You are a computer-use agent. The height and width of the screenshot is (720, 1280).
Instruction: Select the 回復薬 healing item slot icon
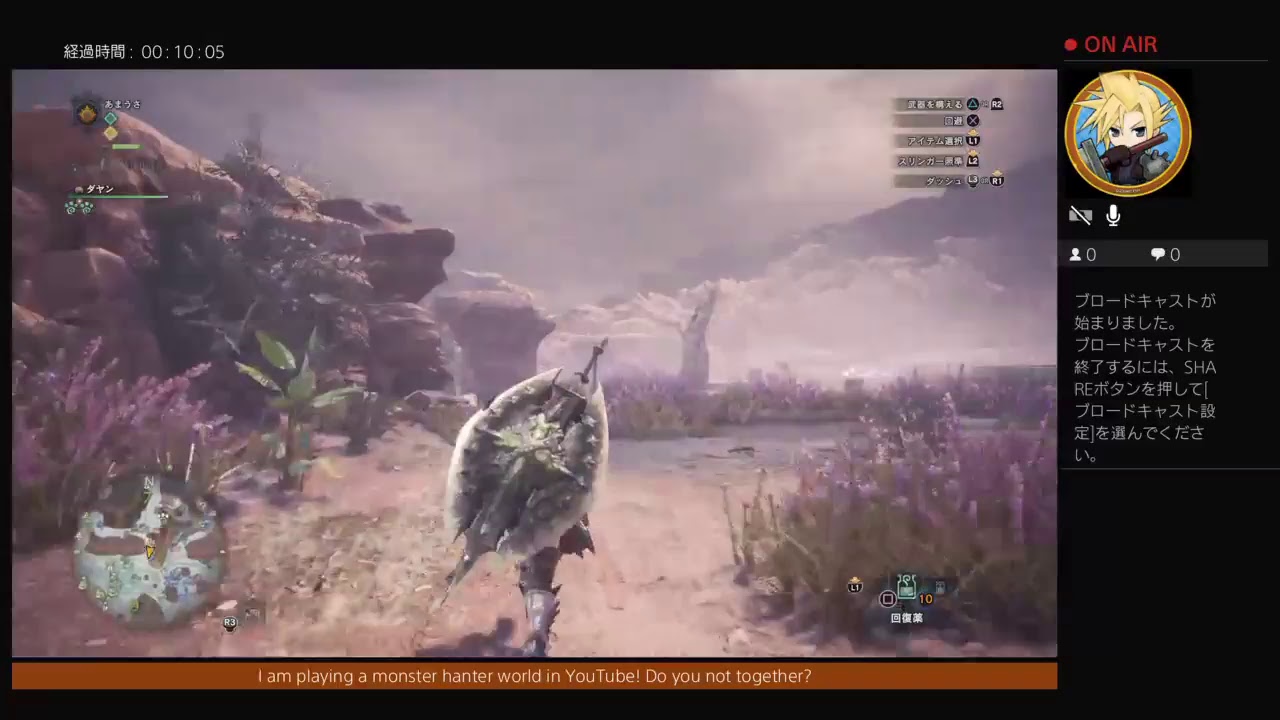click(906, 588)
